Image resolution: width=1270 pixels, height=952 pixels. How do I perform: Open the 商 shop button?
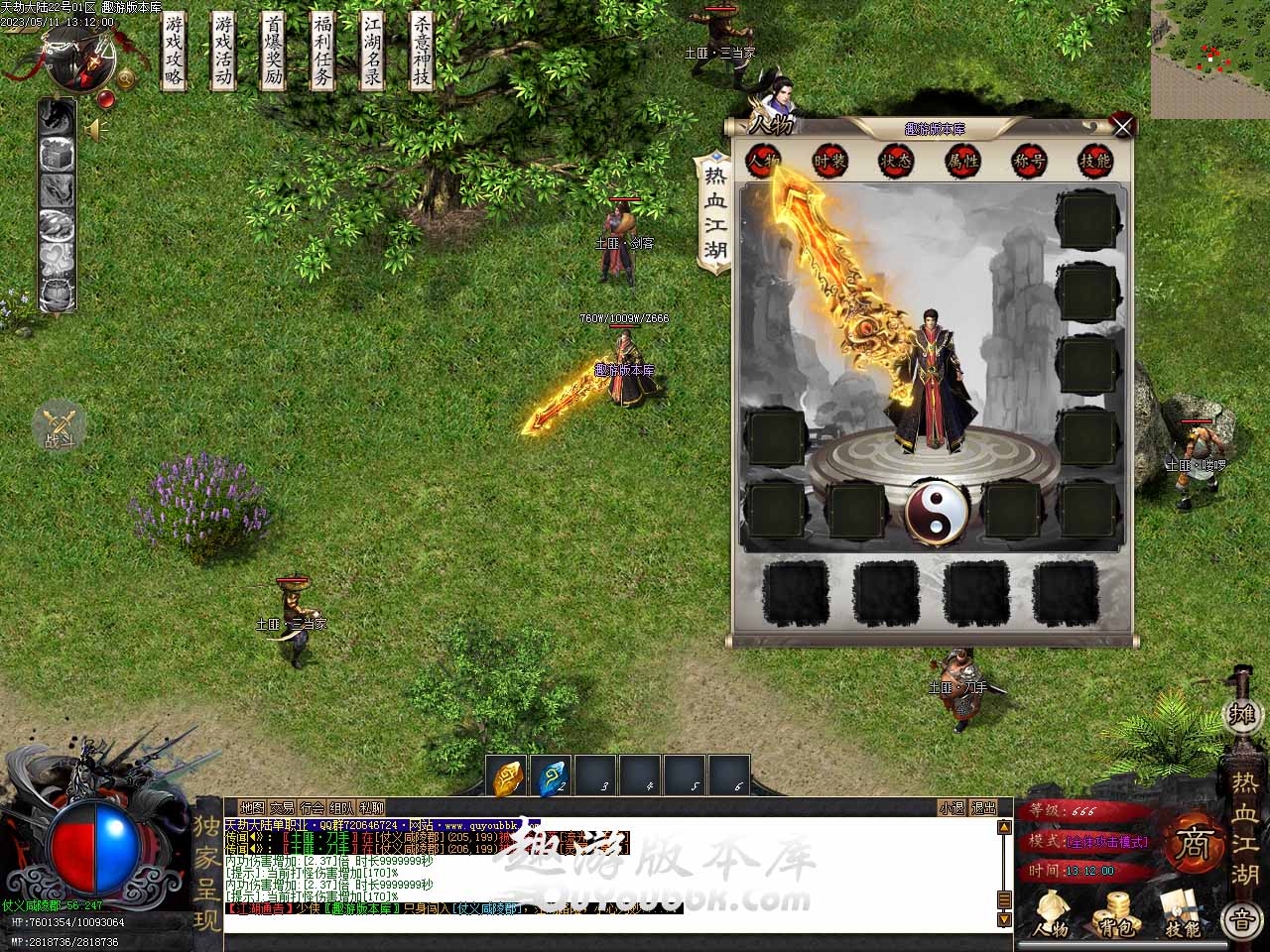click(1194, 844)
